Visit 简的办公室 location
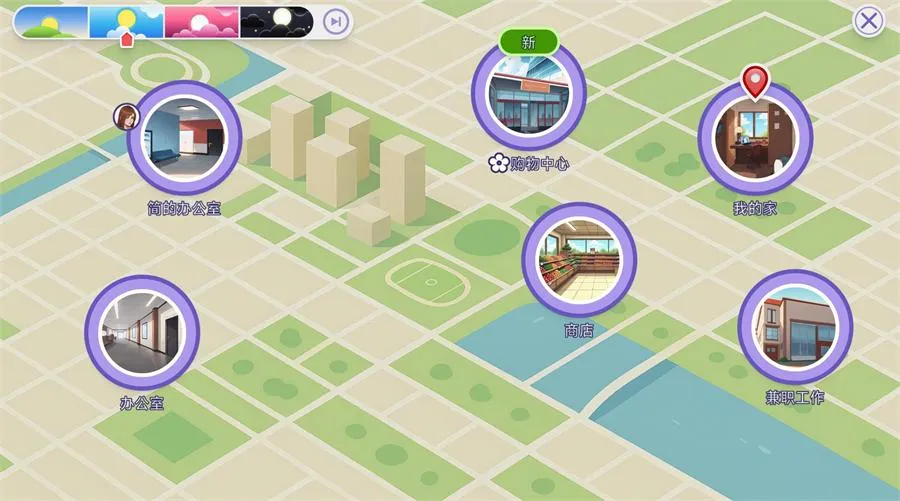 point(185,138)
